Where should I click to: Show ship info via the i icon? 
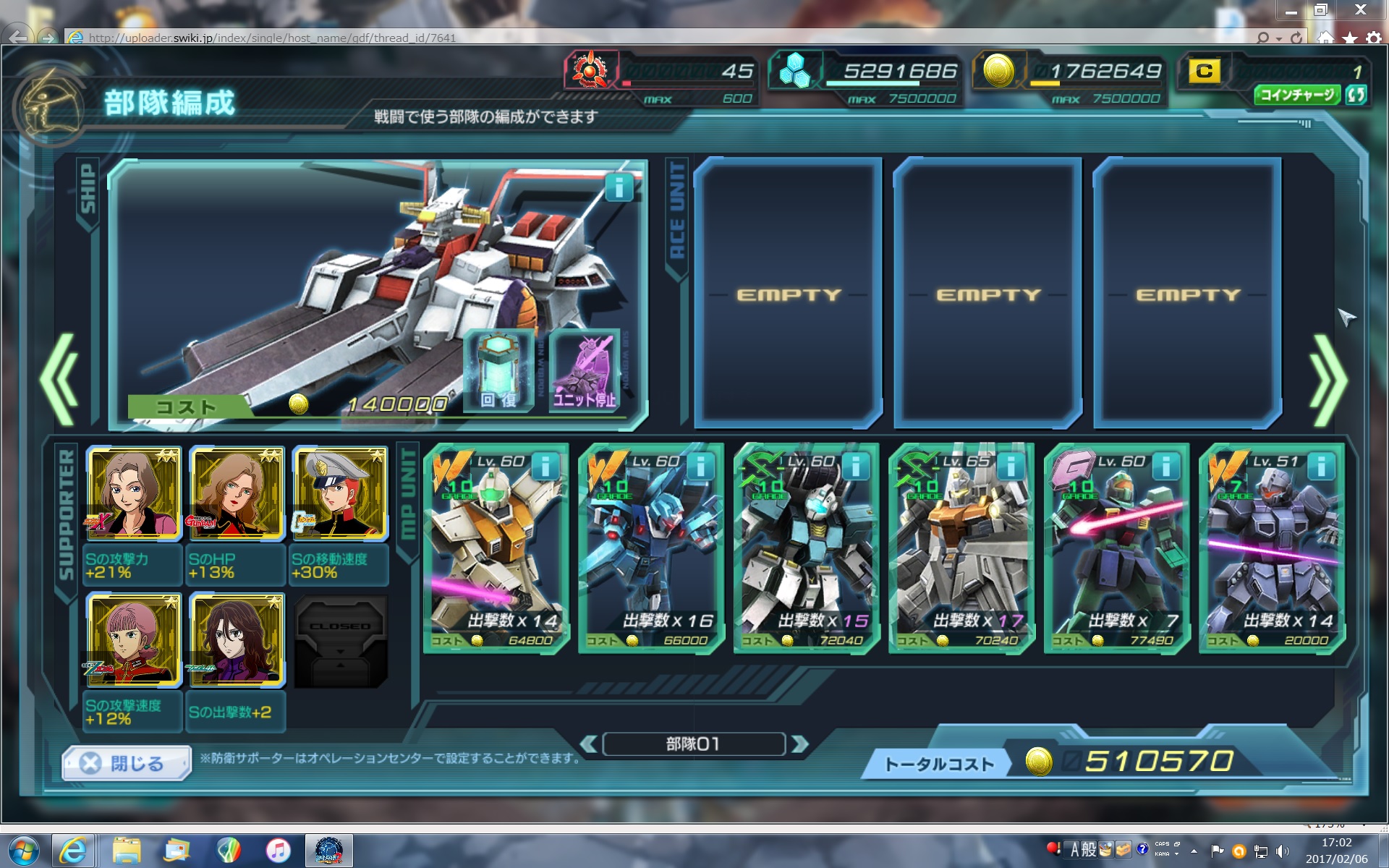pyautogui.click(x=619, y=188)
